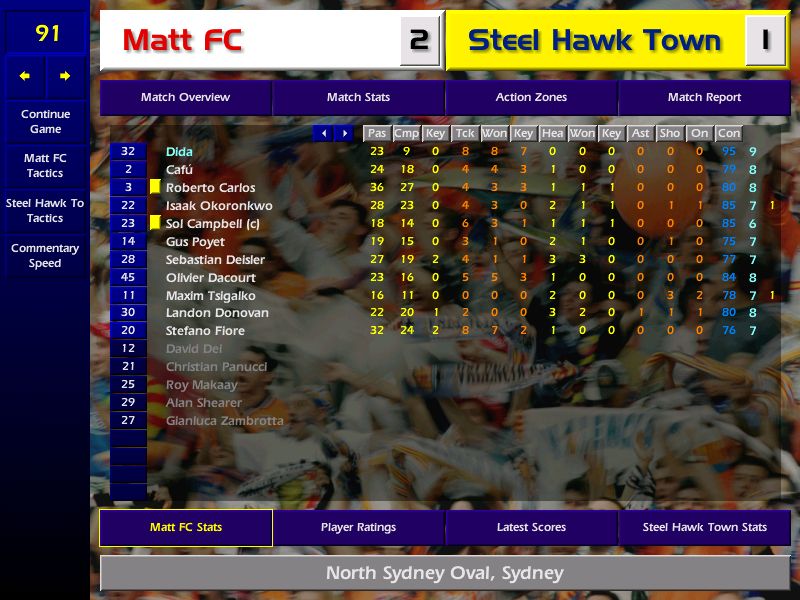
Task: Open Steel Hawk Town Tactics
Action: pyautogui.click(x=45, y=210)
